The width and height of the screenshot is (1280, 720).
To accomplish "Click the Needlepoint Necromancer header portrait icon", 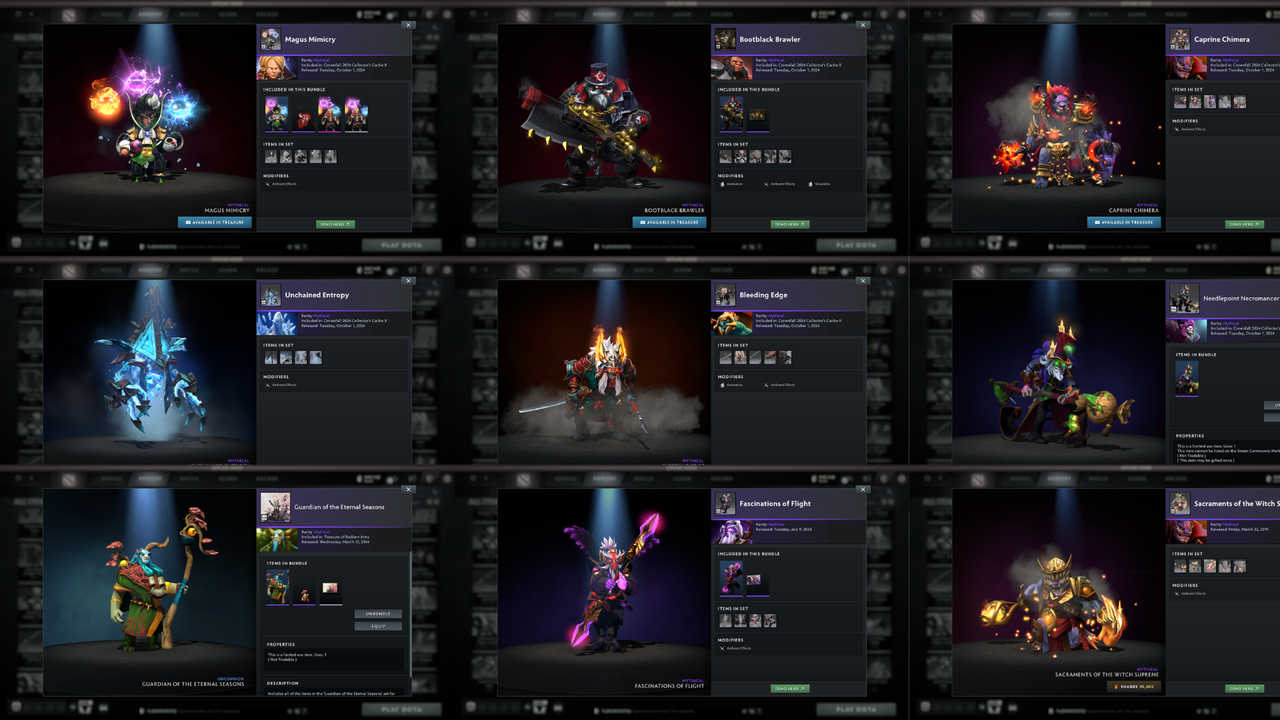I will tap(1185, 300).
